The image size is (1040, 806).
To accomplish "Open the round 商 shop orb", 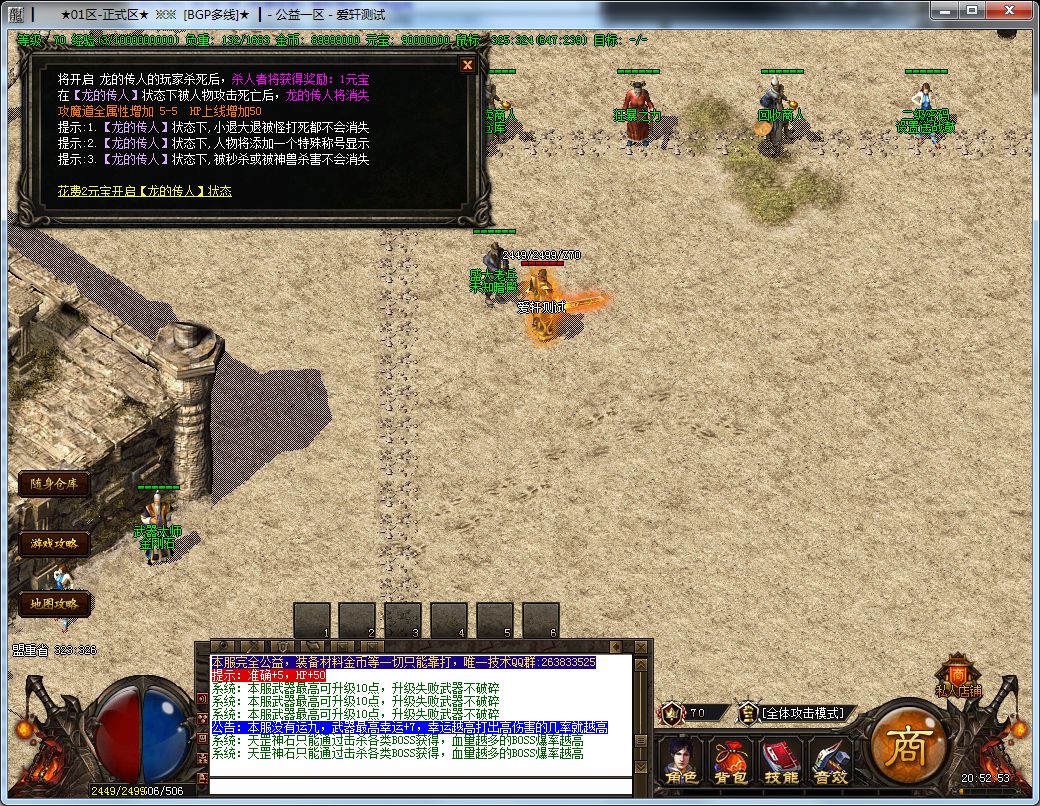I will tap(905, 745).
